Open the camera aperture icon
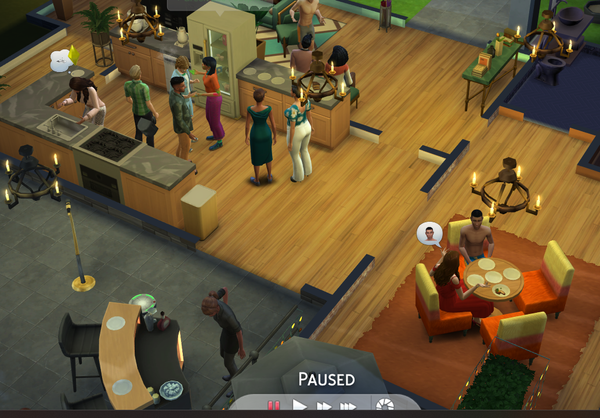 tap(384, 405)
